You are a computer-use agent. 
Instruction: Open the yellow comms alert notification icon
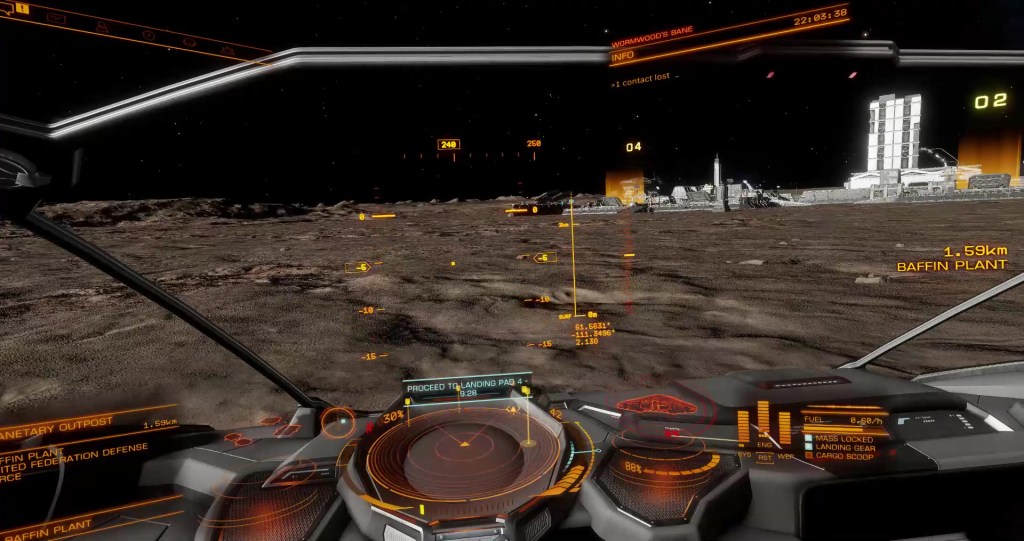pyautogui.click(x=21, y=8)
